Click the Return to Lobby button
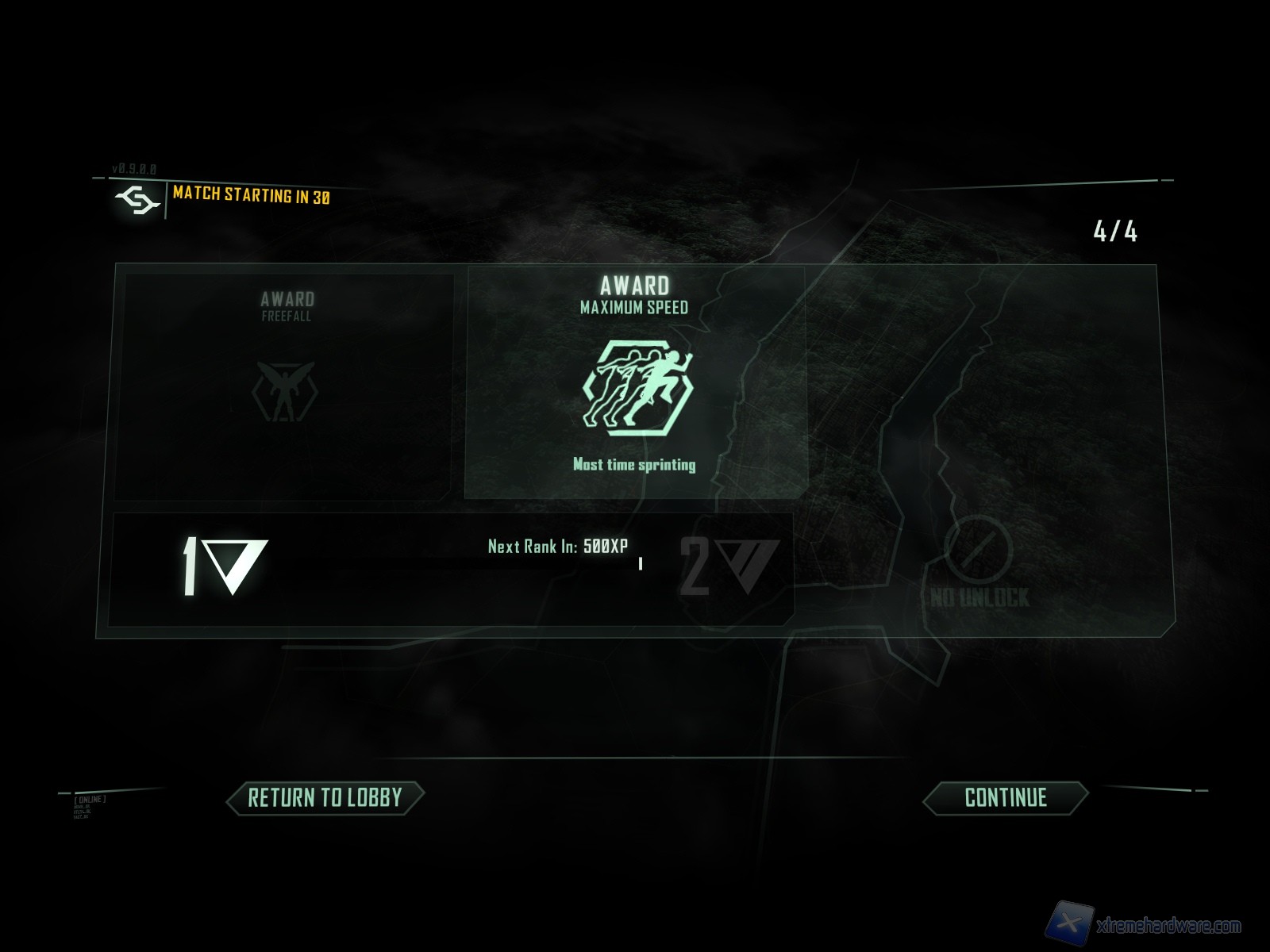This screenshot has height=952, width=1270. [325, 797]
